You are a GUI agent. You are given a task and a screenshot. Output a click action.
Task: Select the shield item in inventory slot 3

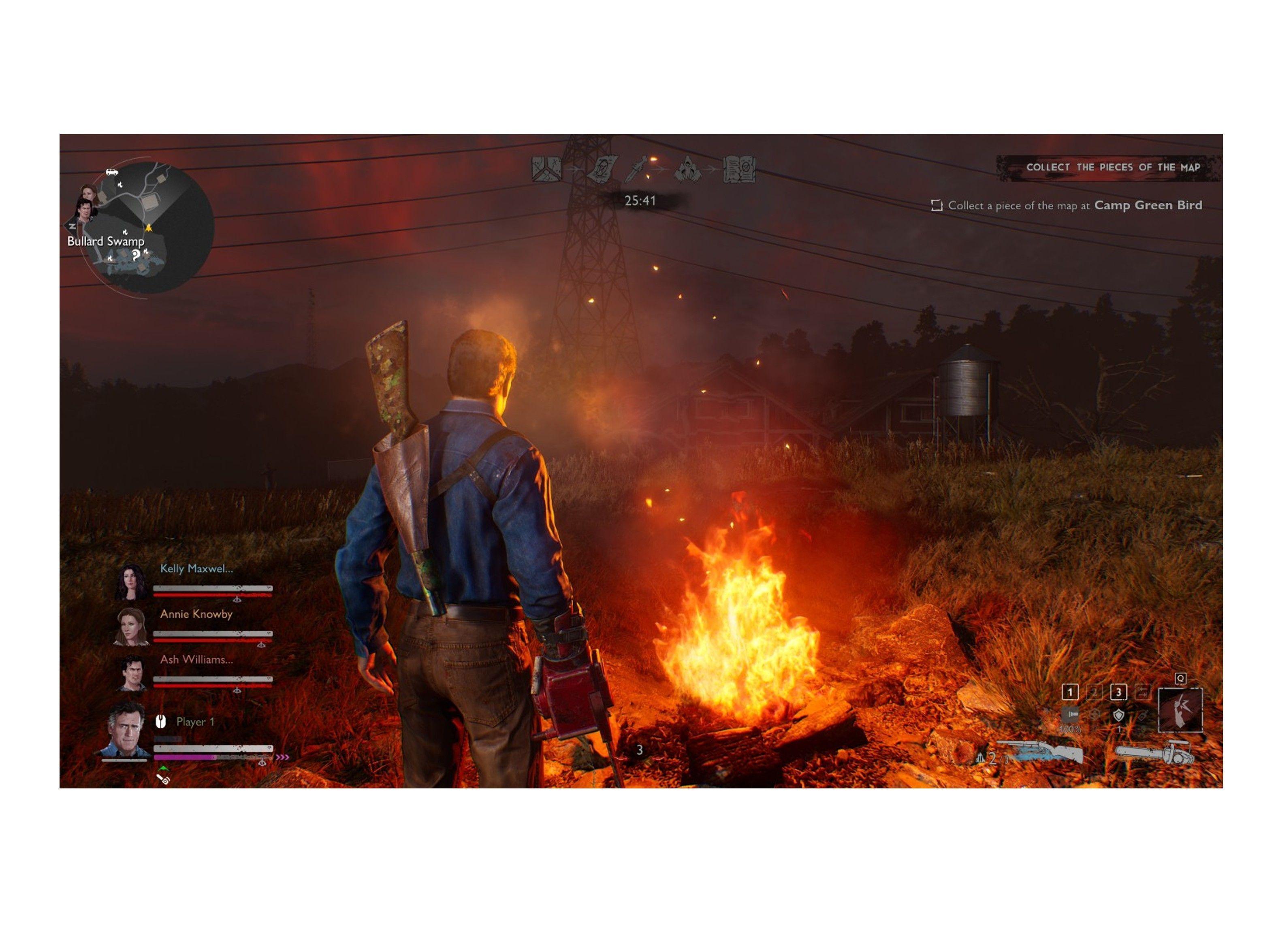pos(1119,716)
